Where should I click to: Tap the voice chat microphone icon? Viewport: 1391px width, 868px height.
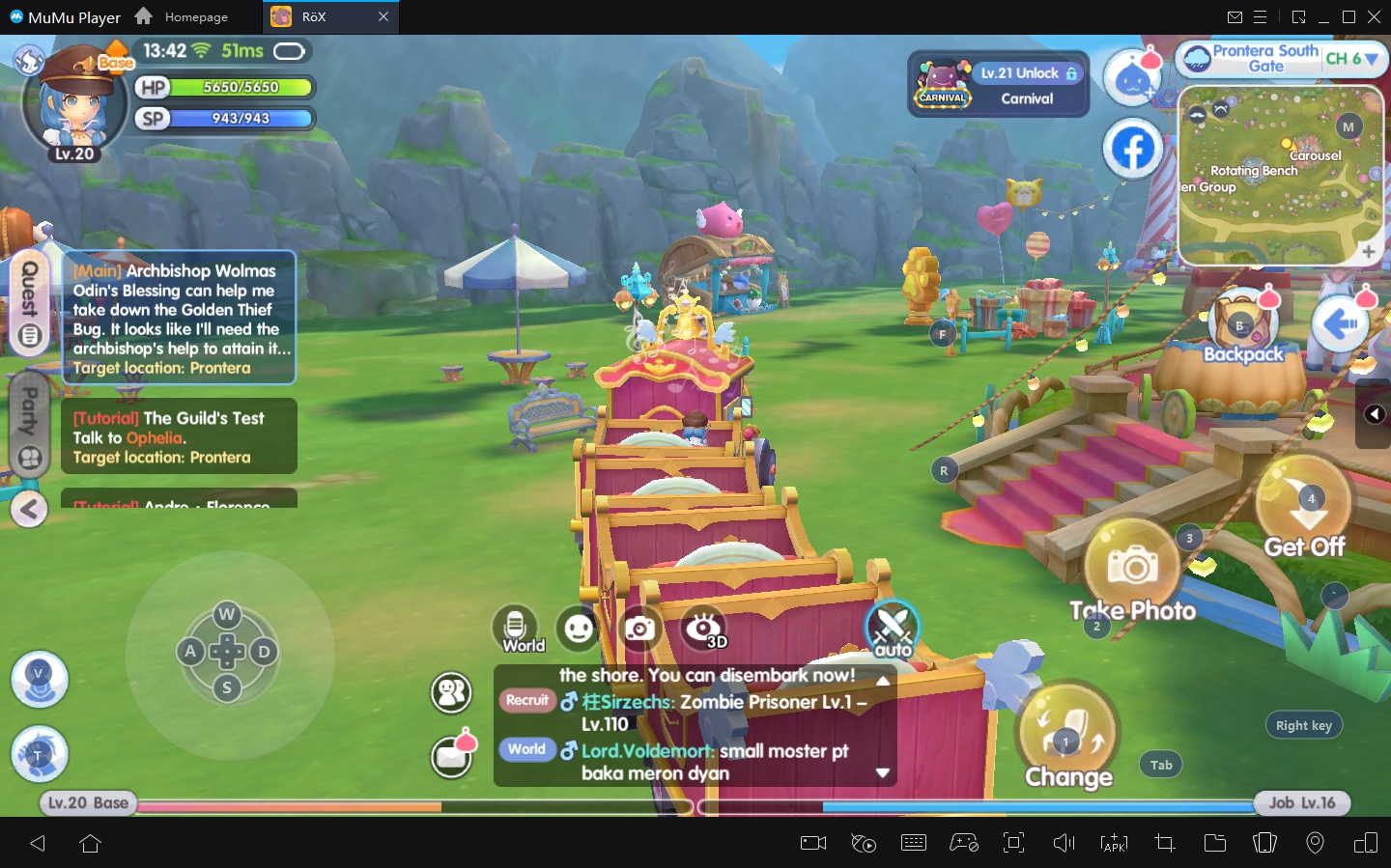point(516,628)
